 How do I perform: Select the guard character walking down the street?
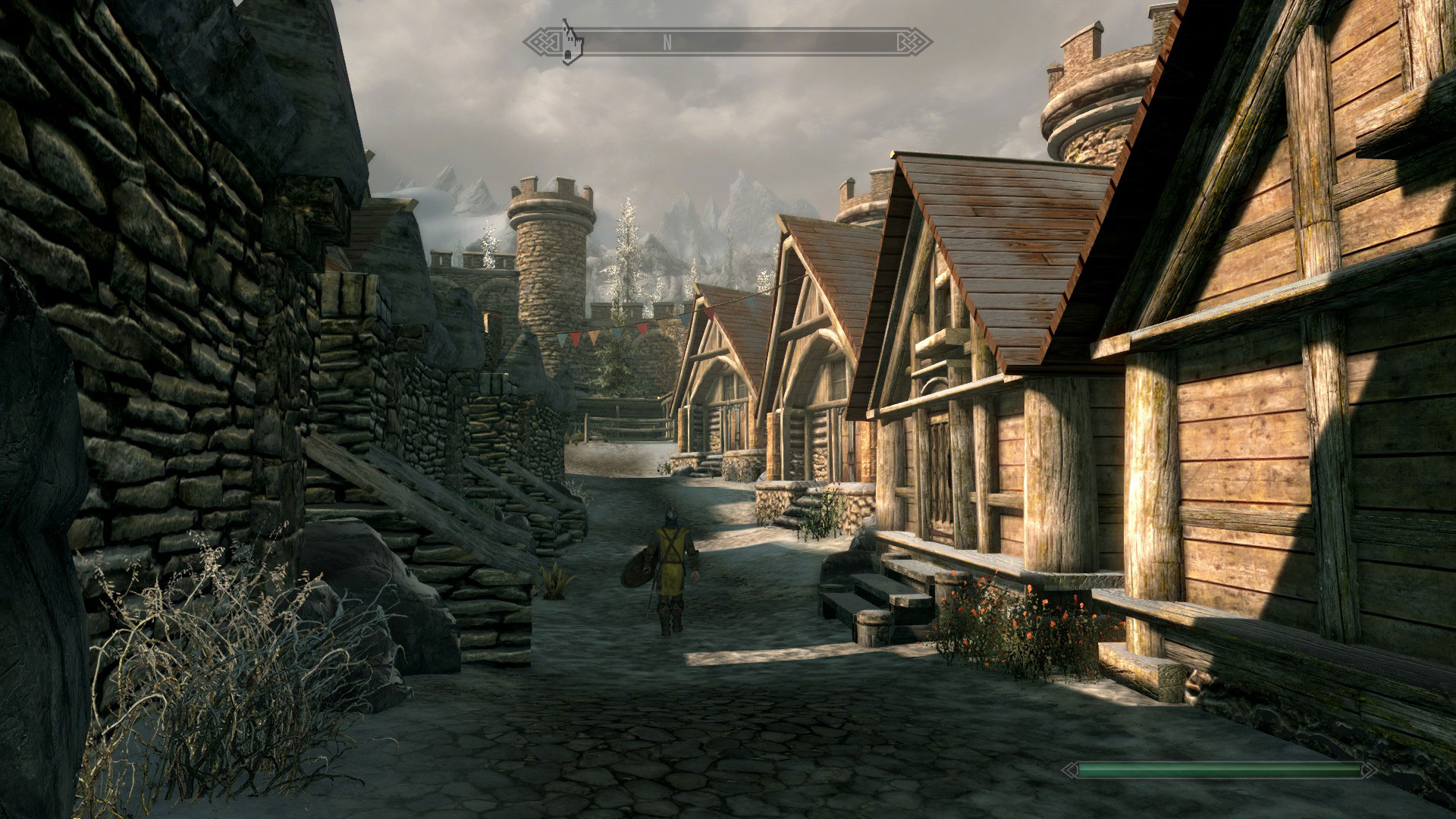point(670,561)
